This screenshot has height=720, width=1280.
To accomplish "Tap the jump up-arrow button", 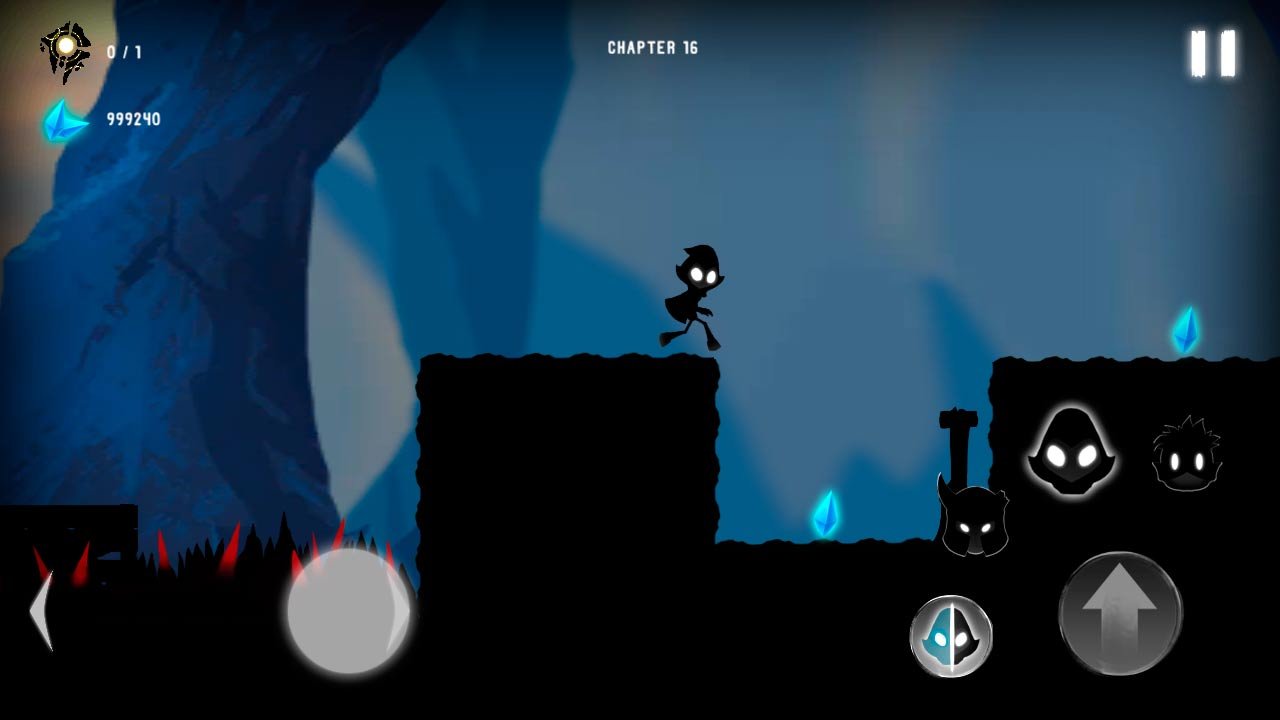I will (x=1120, y=613).
